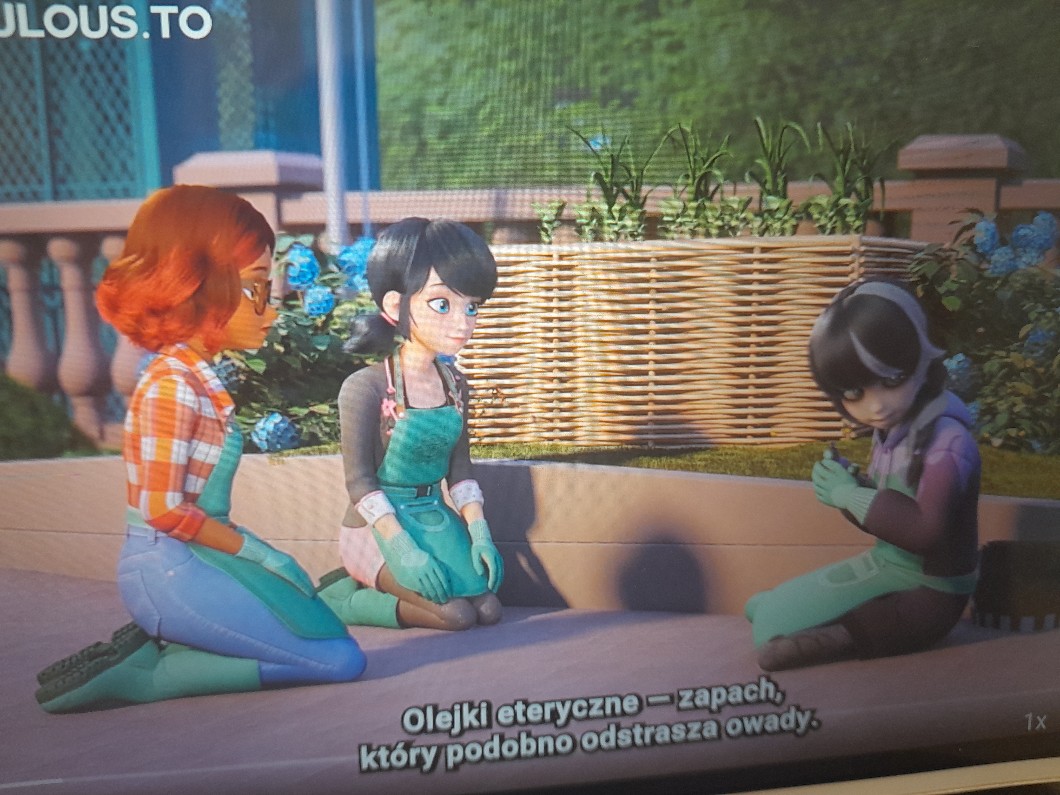Change the 1x playback speed setting
Viewport: 1060px width, 795px height.
pyautogui.click(x=1035, y=721)
